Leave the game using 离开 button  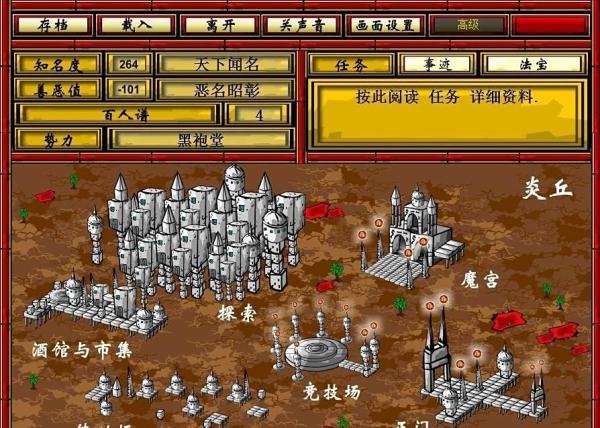tap(214, 24)
